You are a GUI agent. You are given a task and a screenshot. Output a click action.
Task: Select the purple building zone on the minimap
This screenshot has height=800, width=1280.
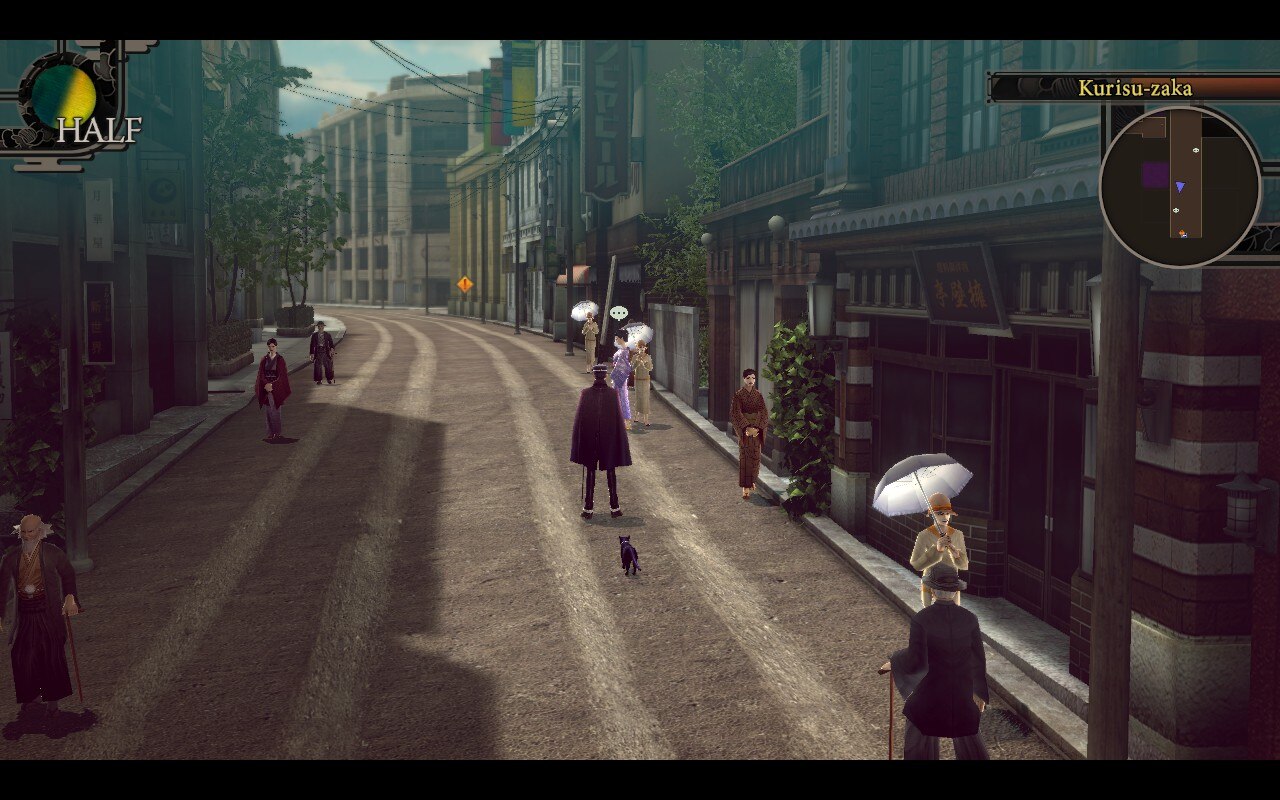pos(1155,176)
